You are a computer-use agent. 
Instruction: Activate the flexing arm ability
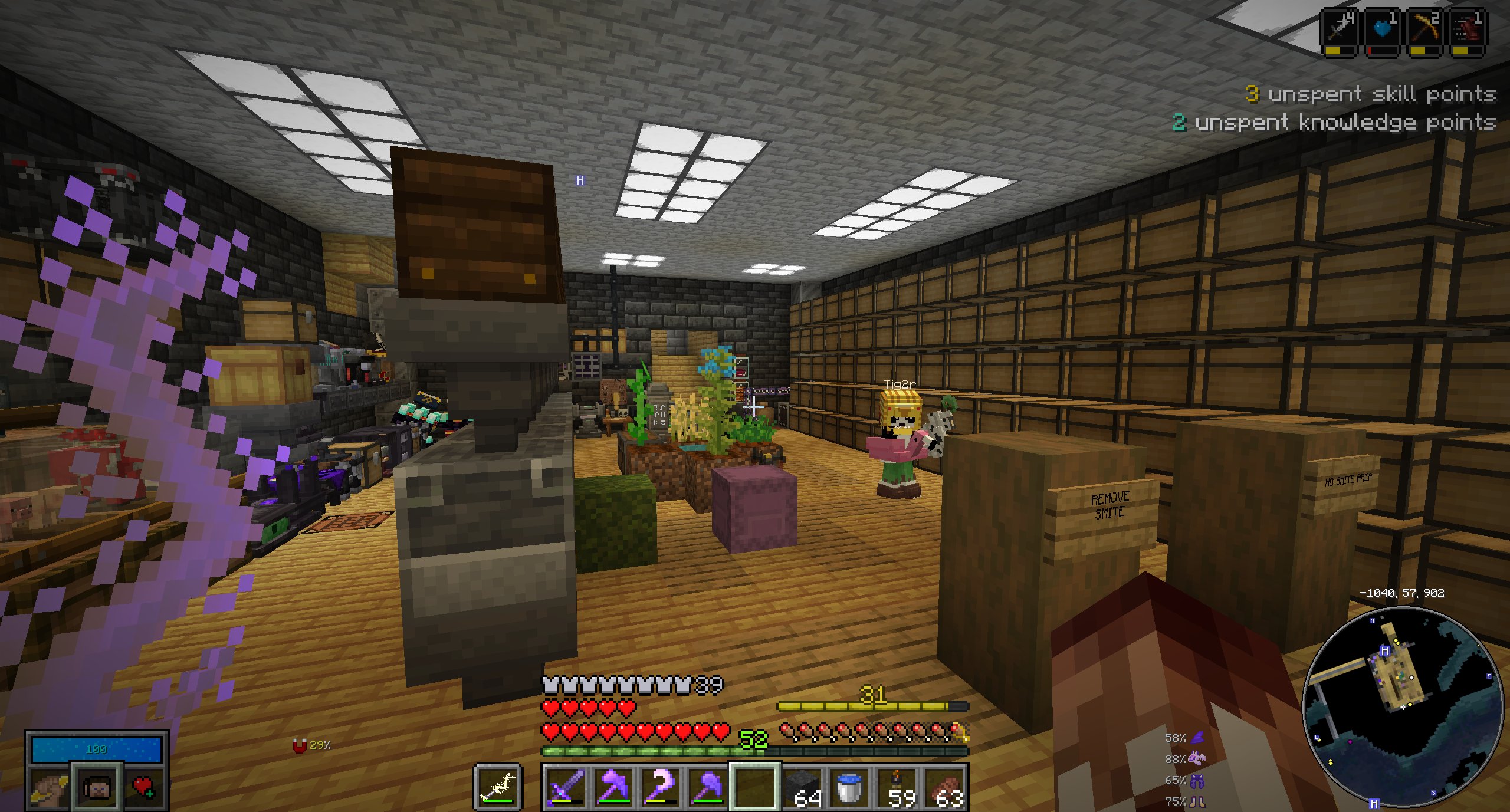(x=48, y=787)
